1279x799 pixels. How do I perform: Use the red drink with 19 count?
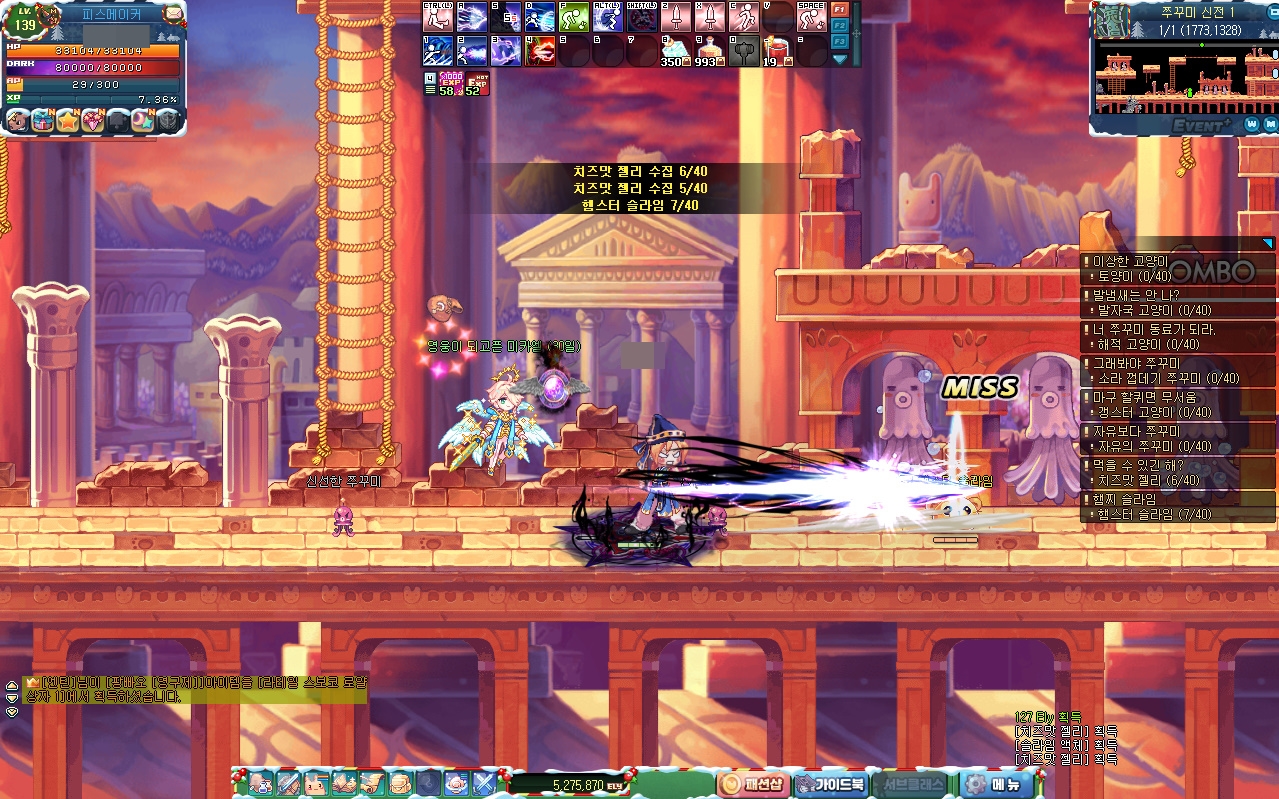coord(776,50)
